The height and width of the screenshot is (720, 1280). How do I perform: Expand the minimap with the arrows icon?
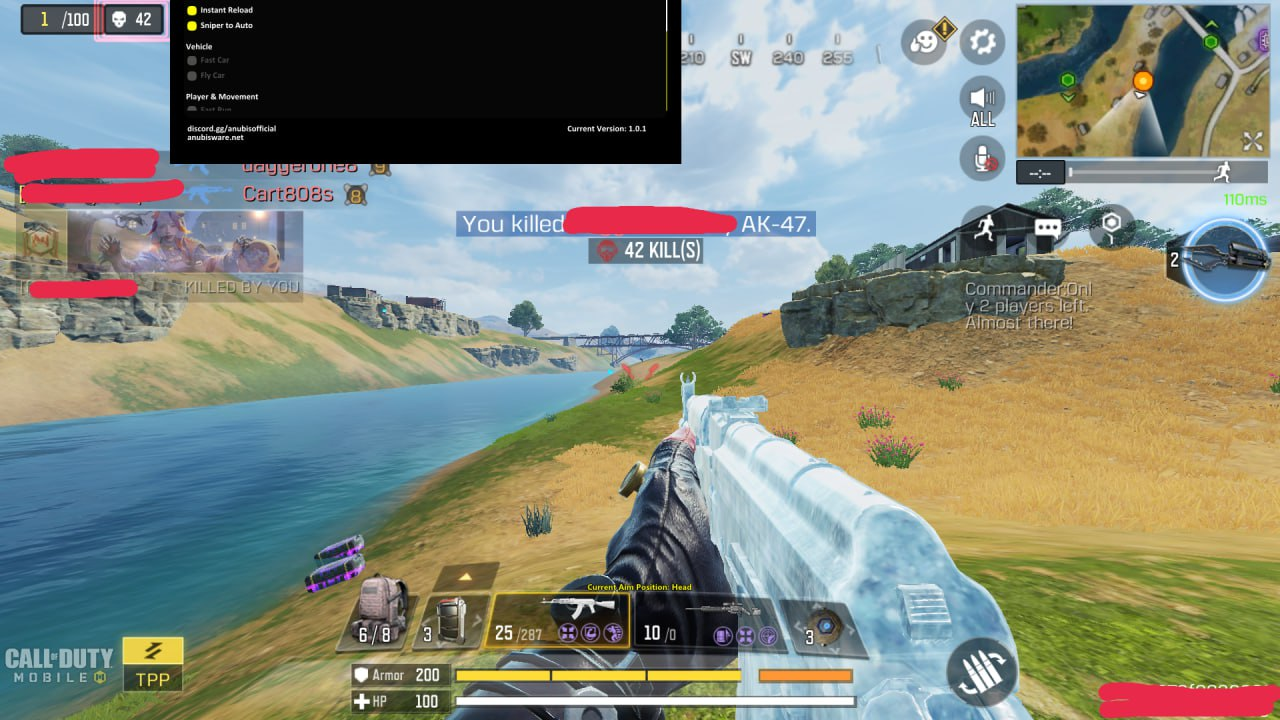click(x=1252, y=141)
